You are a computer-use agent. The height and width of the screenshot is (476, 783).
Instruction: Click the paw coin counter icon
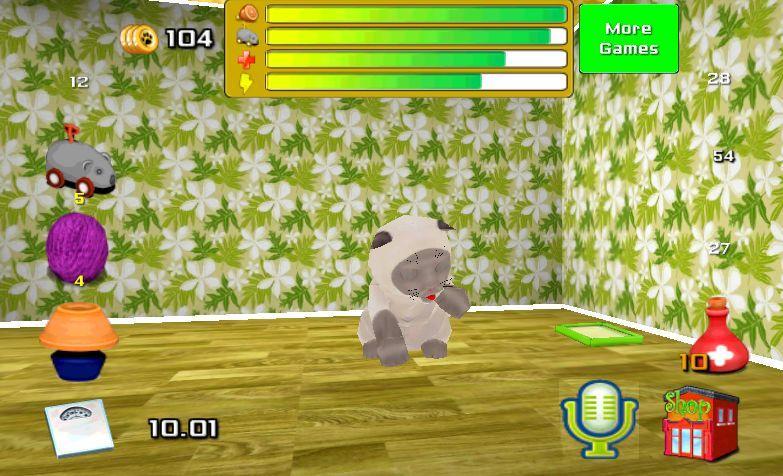[140, 39]
